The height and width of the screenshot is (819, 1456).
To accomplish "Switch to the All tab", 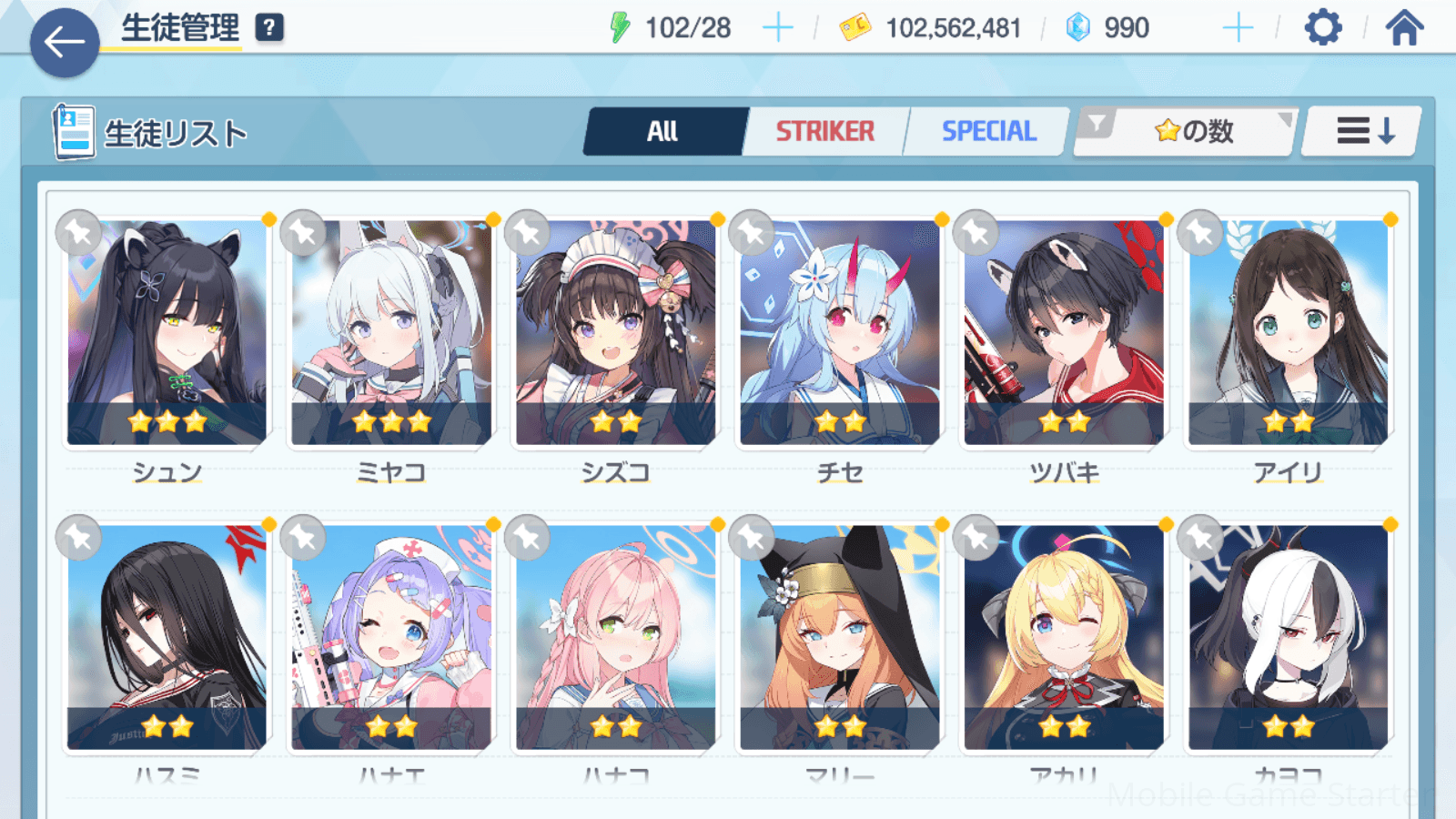I will tap(662, 132).
